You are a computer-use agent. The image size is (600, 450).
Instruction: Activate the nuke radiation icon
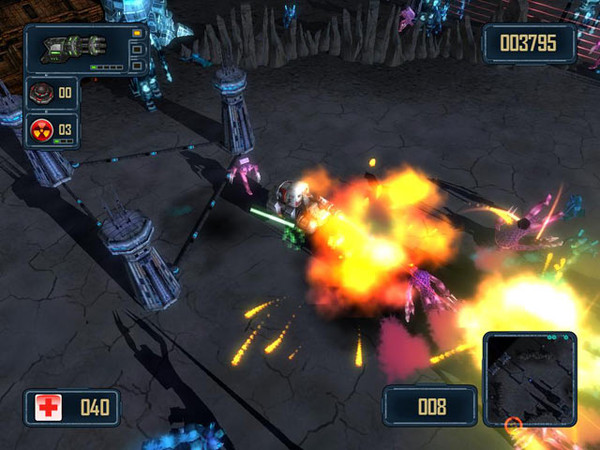pyautogui.click(x=40, y=130)
